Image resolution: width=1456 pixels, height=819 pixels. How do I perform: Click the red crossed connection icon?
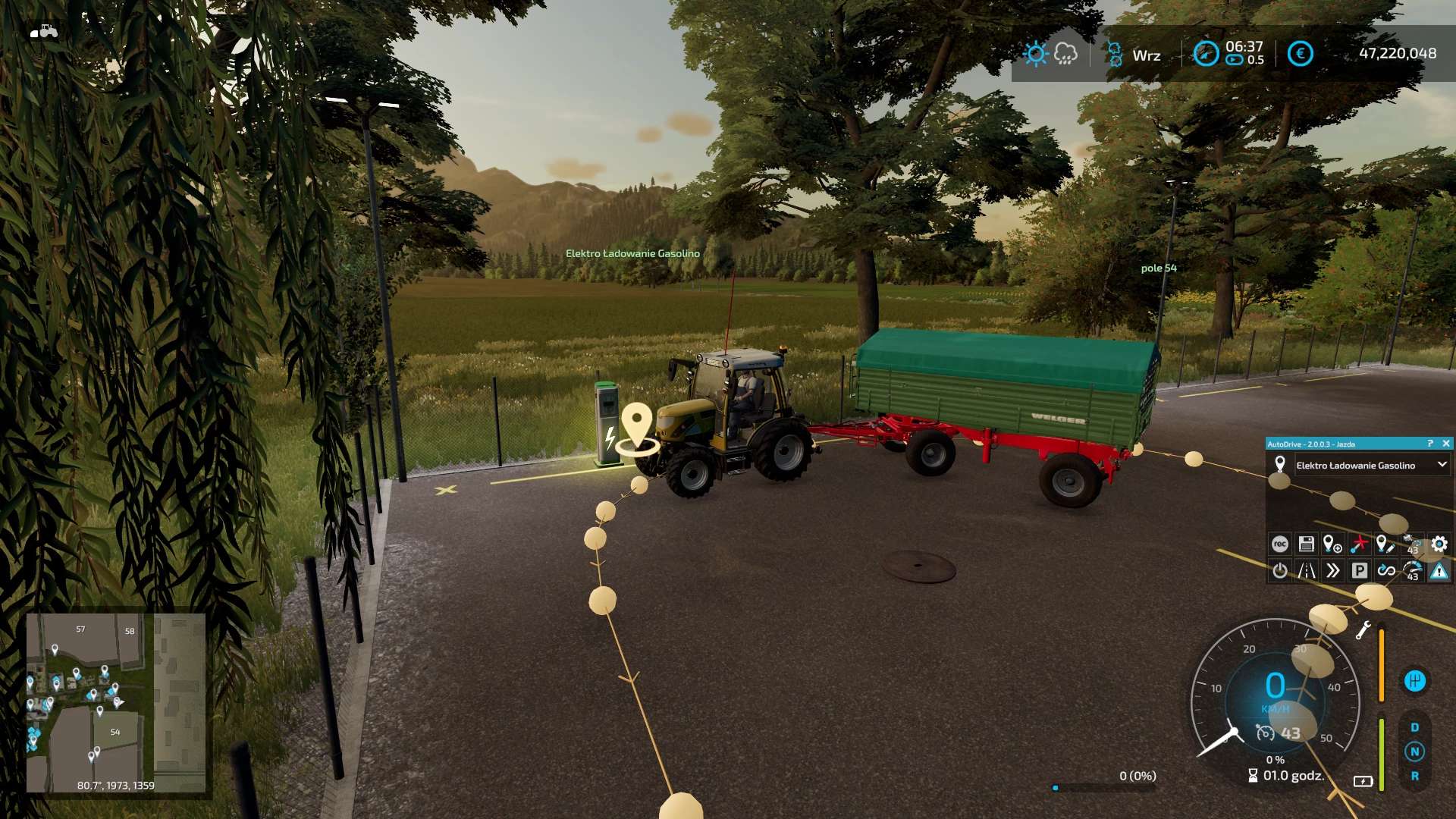[x=1359, y=544]
